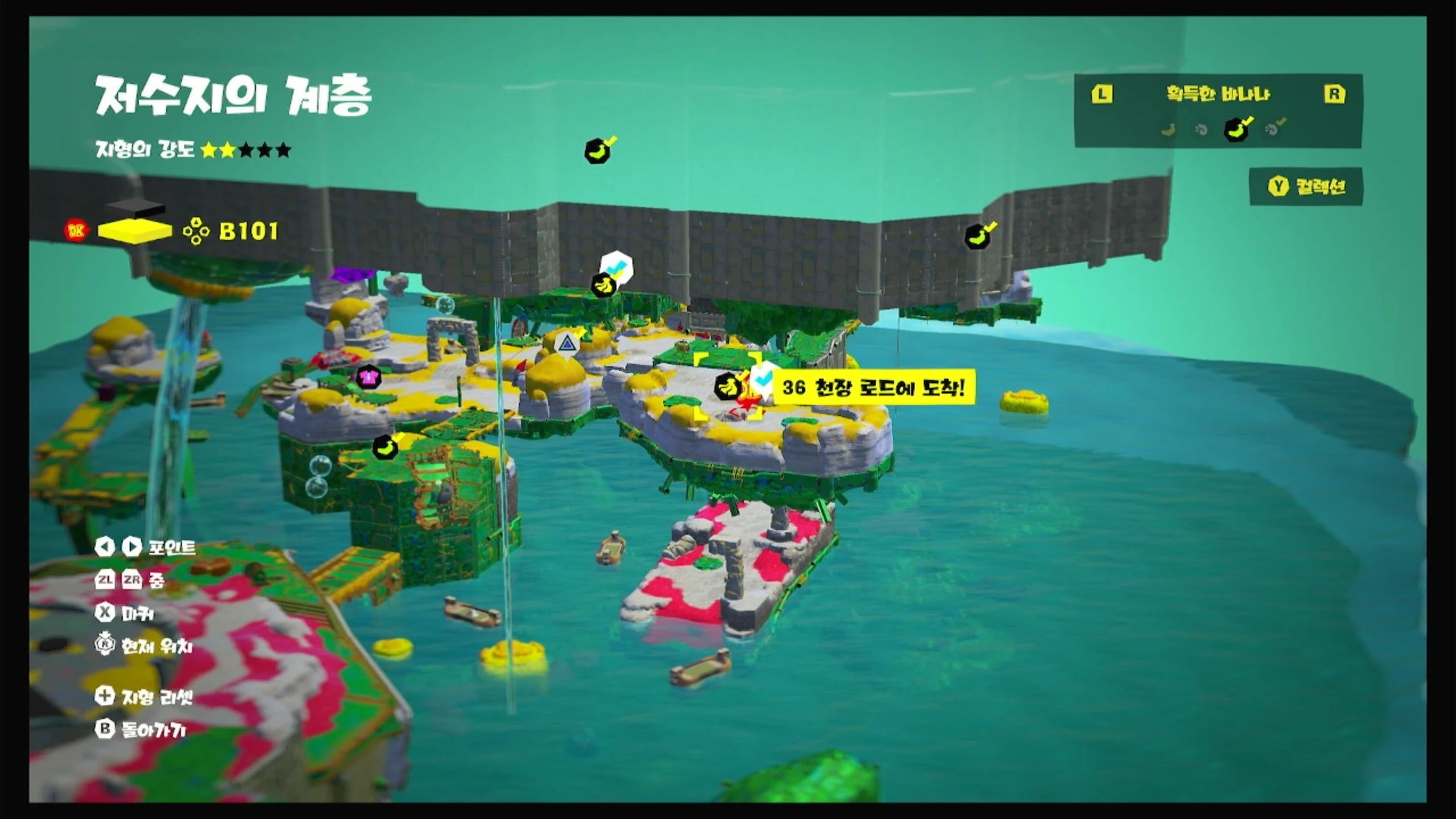This screenshot has height=819, width=1456.
Task: Select the uncollected banana filter icon
Action: (1168, 130)
